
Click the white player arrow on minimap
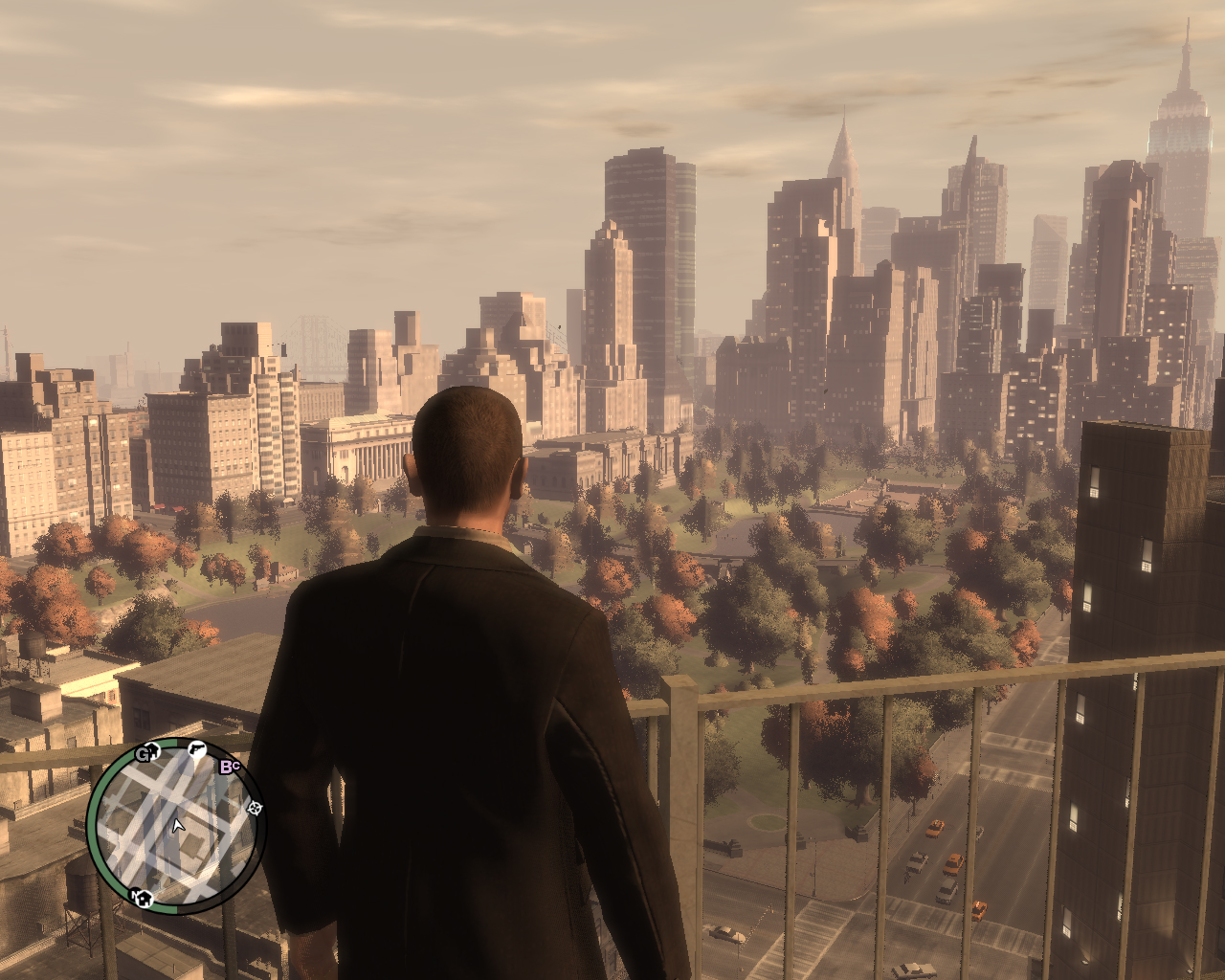(x=177, y=825)
